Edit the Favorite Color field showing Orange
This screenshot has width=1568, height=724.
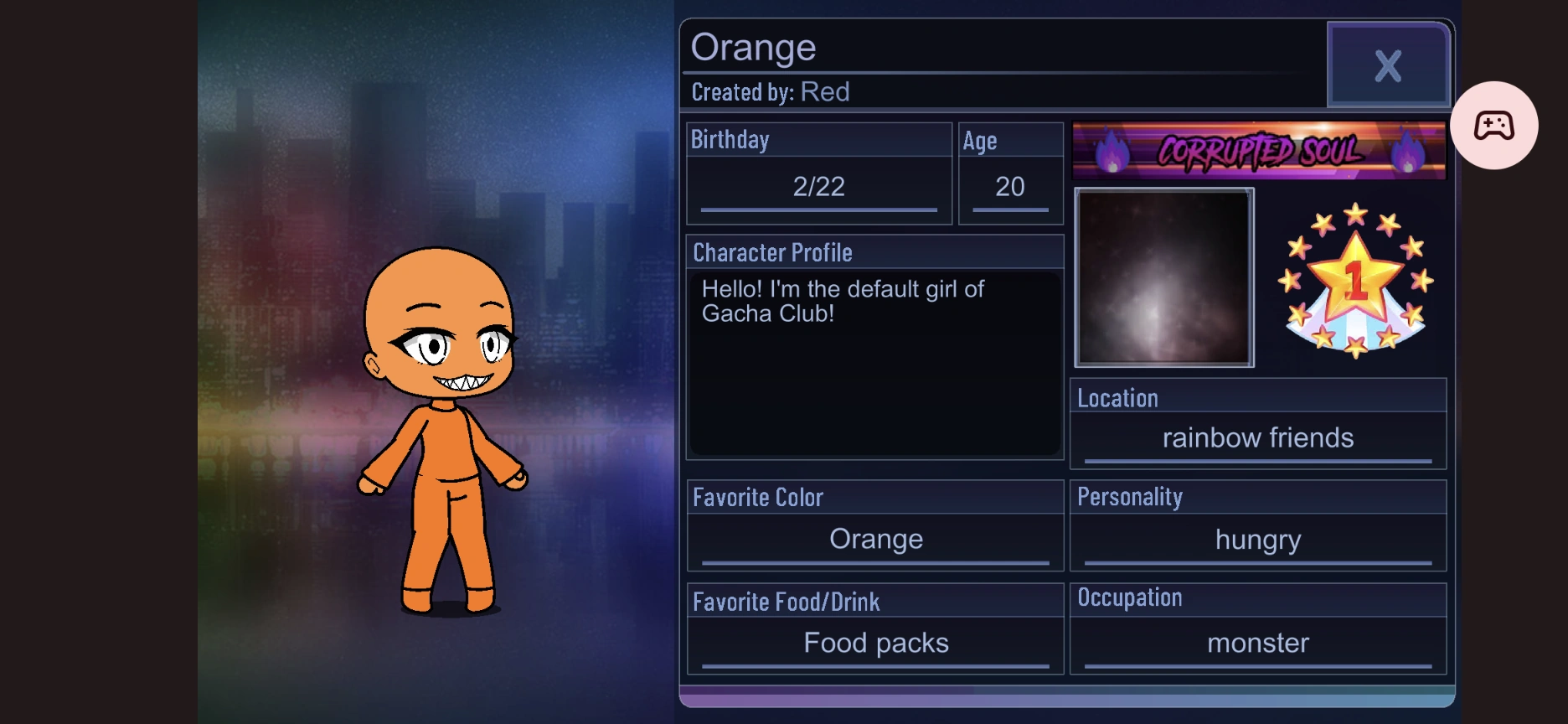tap(875, 539)
